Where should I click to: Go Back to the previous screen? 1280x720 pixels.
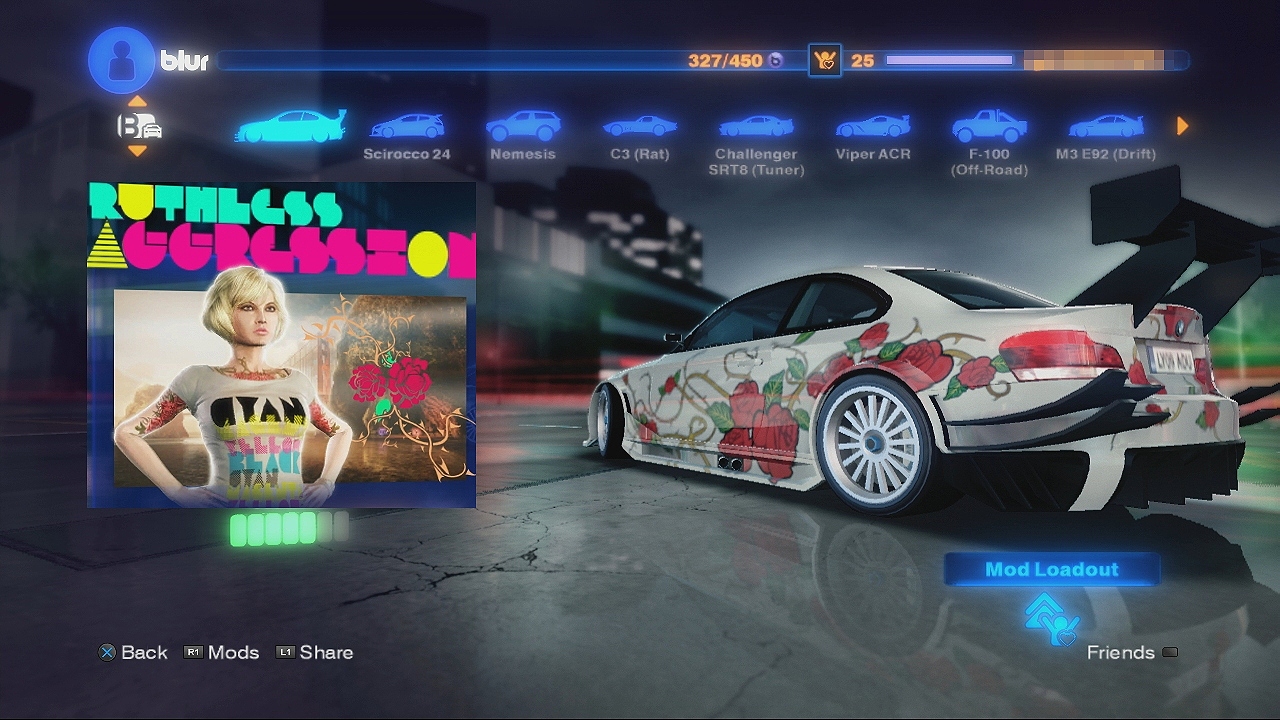point(133,652)
